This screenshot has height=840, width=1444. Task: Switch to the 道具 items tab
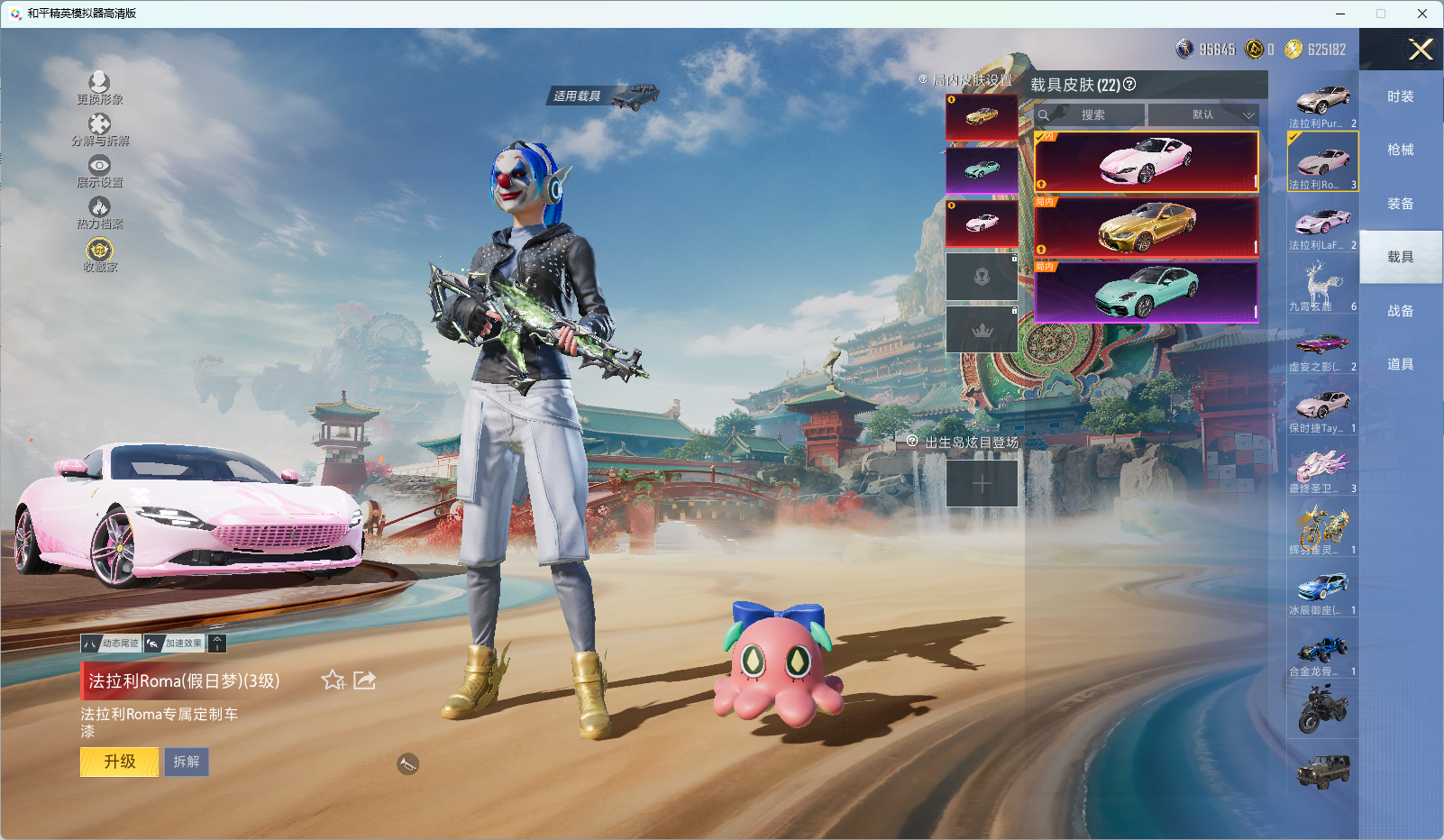1400,364
